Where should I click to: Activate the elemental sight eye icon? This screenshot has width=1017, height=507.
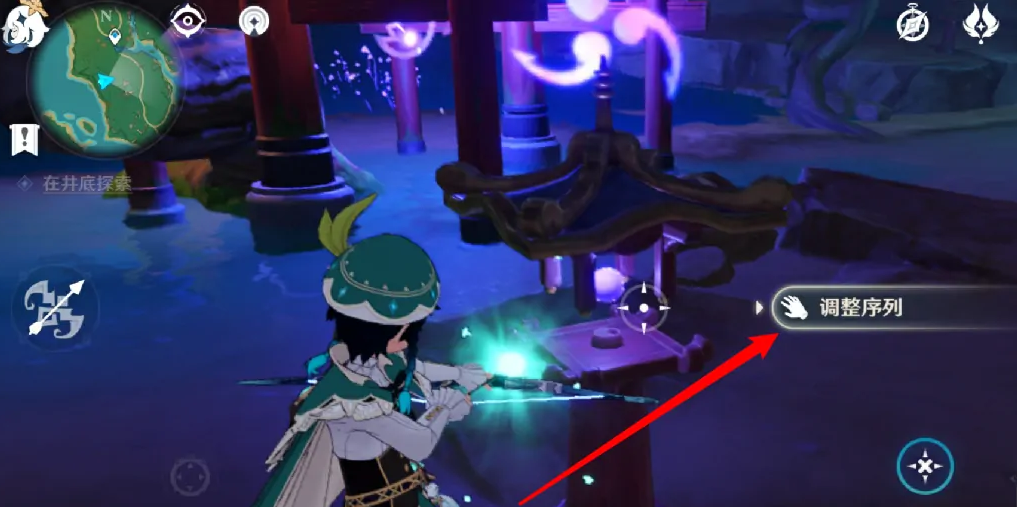pos(187,20)
